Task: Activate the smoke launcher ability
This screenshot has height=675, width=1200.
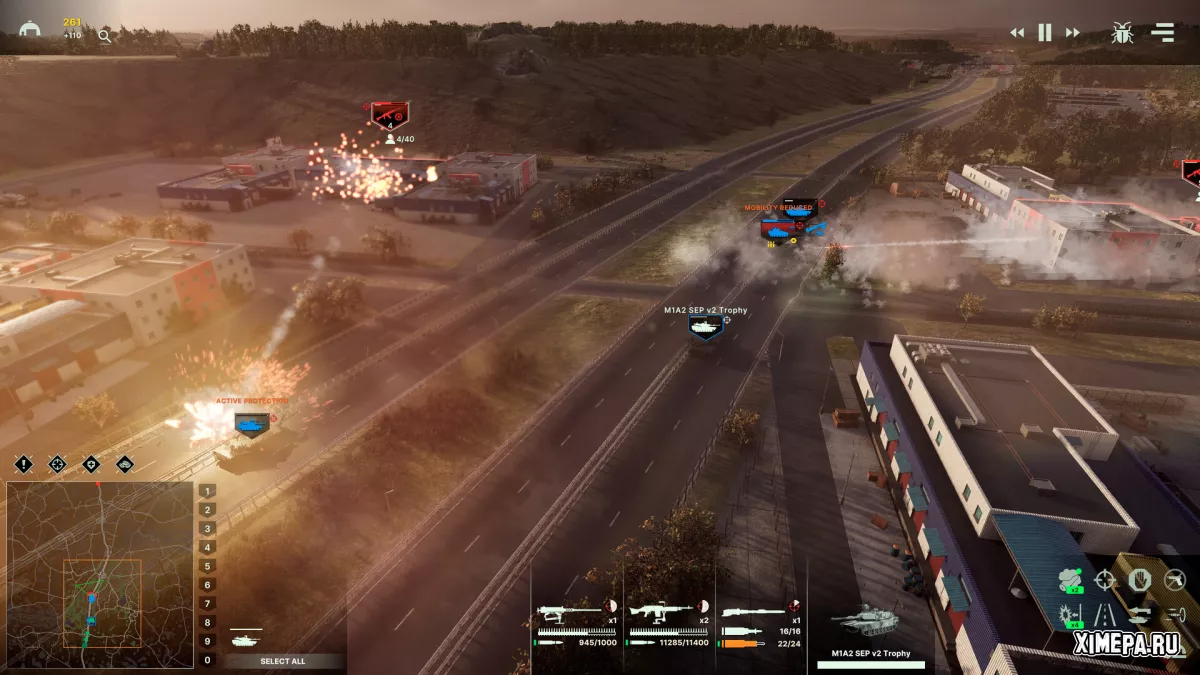Action: click(x=1071, y=580)
